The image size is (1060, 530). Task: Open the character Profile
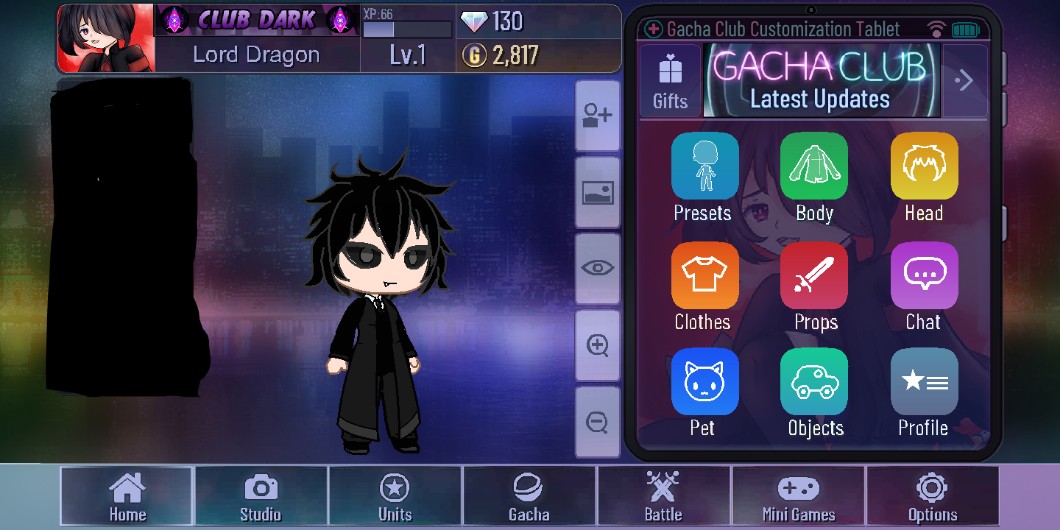[x=923, y=382]
